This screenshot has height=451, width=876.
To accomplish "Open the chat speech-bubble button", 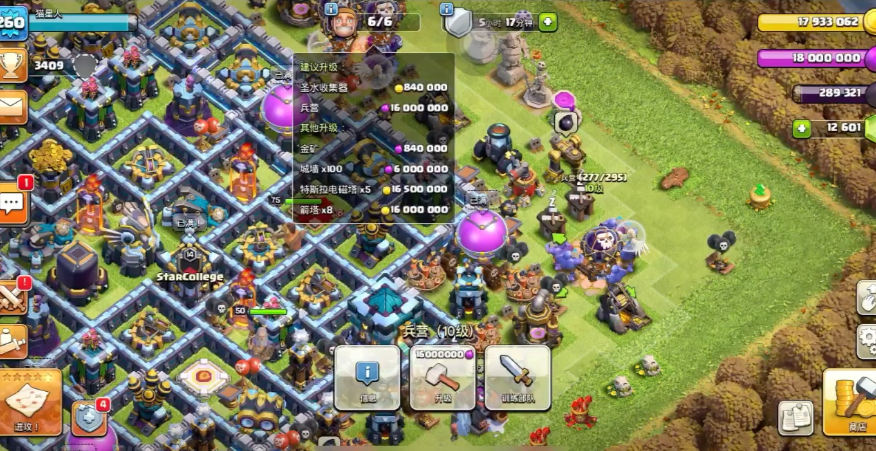I will (x=13, y=204).
